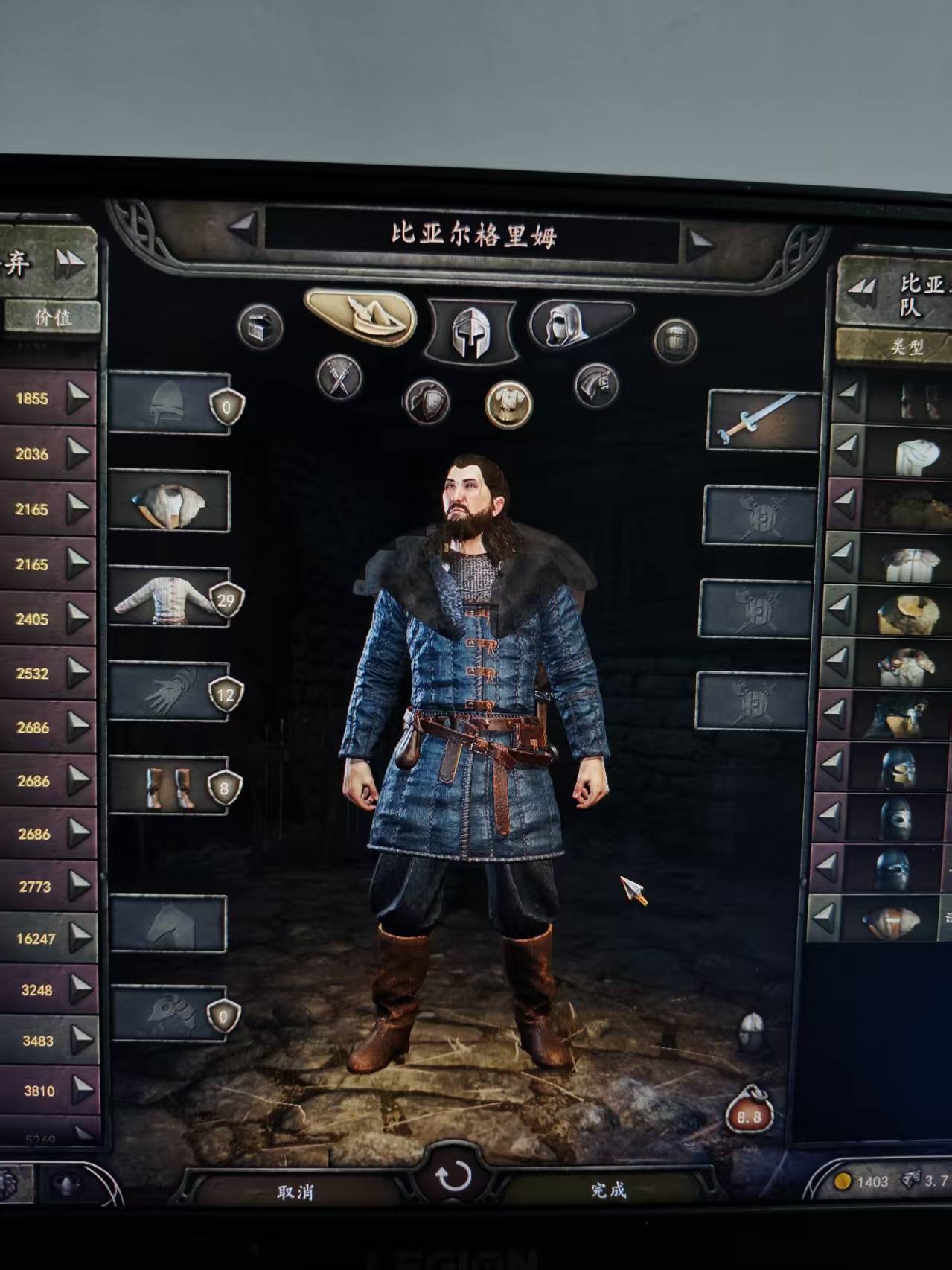The height and width of the screenshot is (1270, 952).
Task: Filter inventory by horse and saddle category
Action: coord(596,385)
